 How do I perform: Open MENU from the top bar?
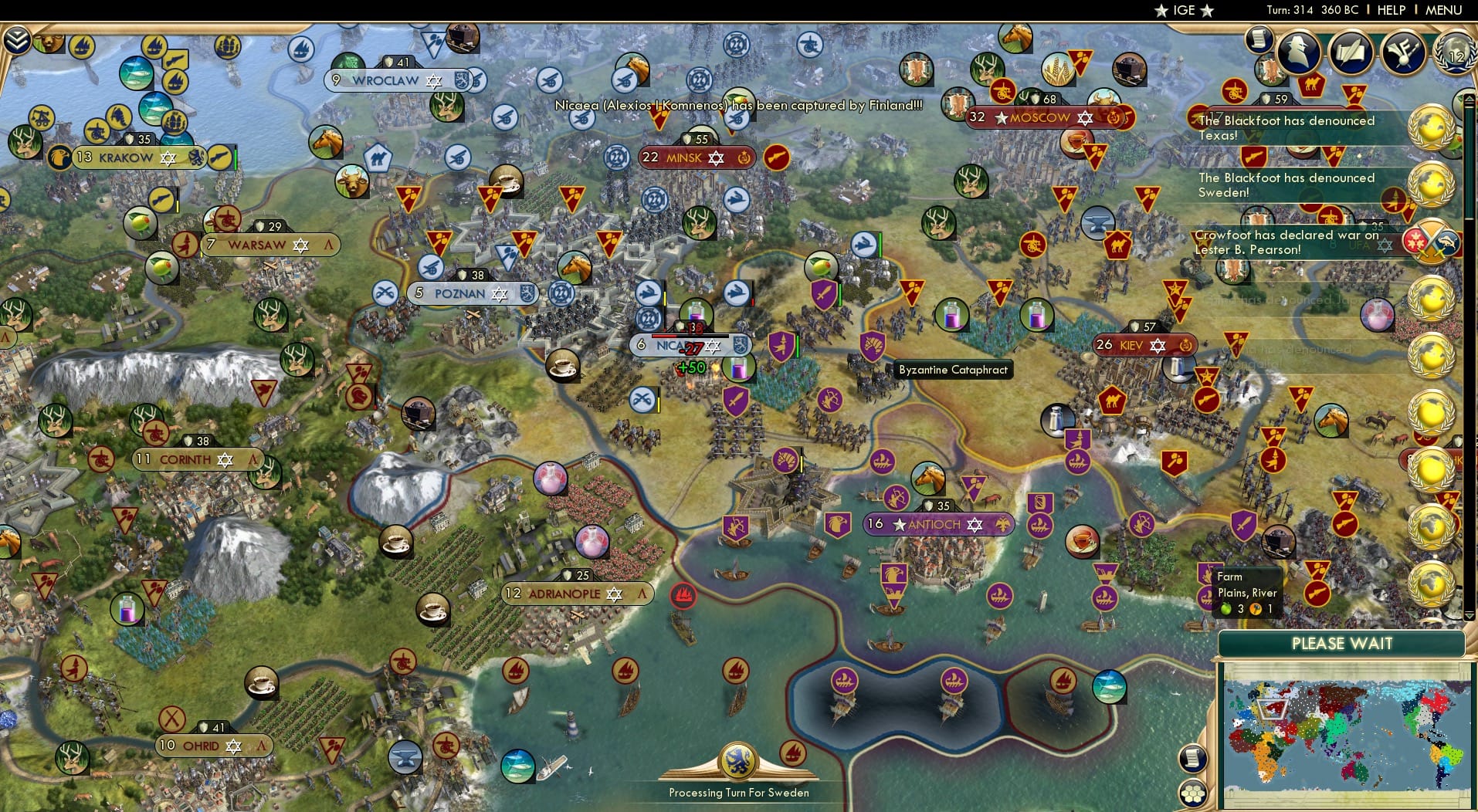1443,10
